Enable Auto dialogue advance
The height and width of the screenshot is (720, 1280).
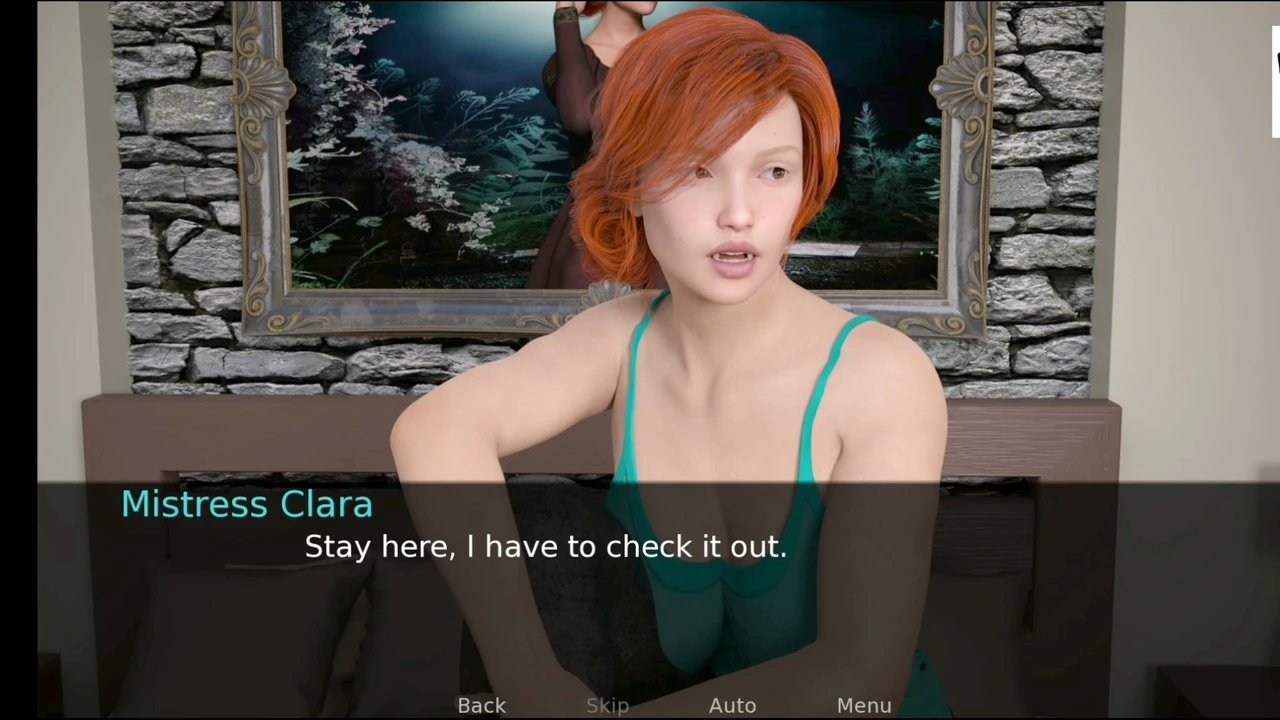tap(732, 706)
